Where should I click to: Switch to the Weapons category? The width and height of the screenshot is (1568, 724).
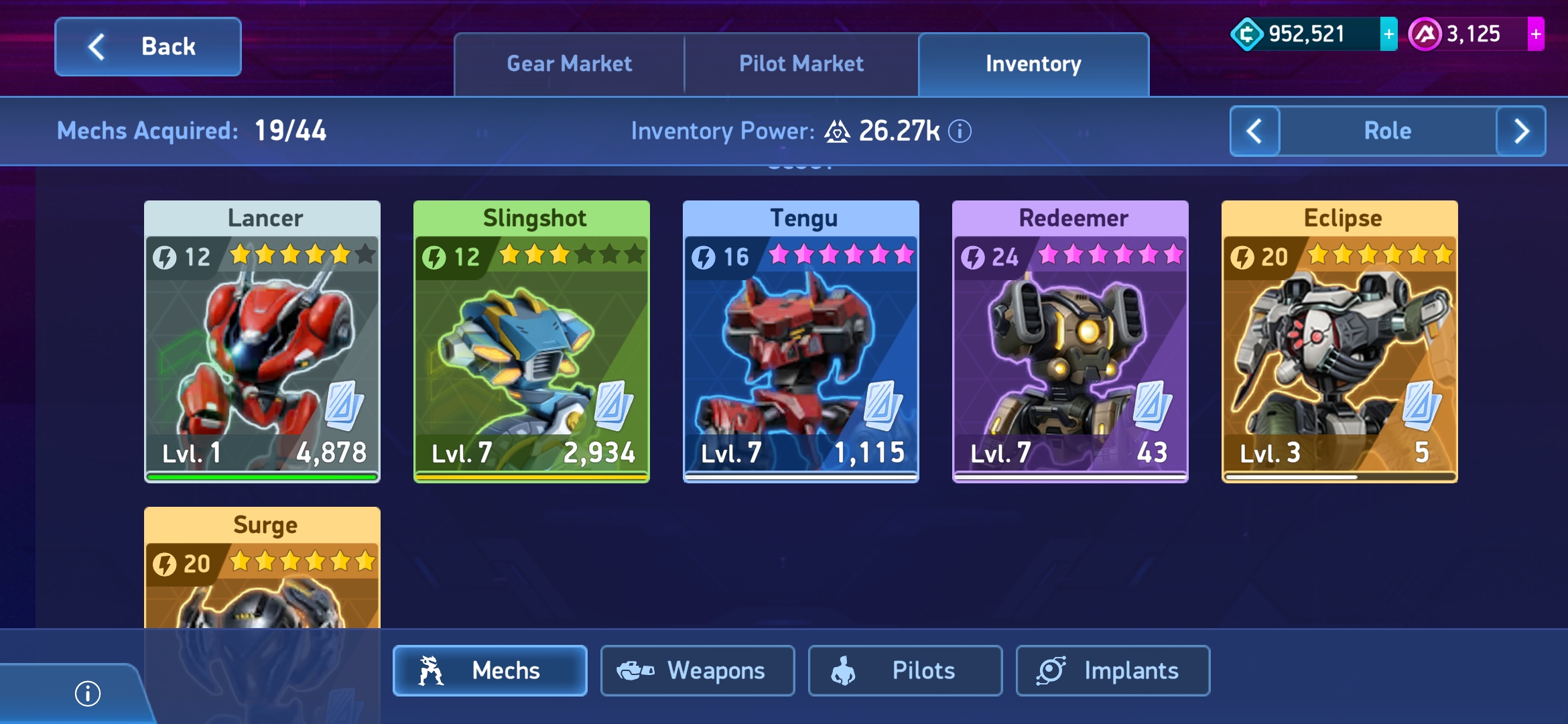coord(698,670)
